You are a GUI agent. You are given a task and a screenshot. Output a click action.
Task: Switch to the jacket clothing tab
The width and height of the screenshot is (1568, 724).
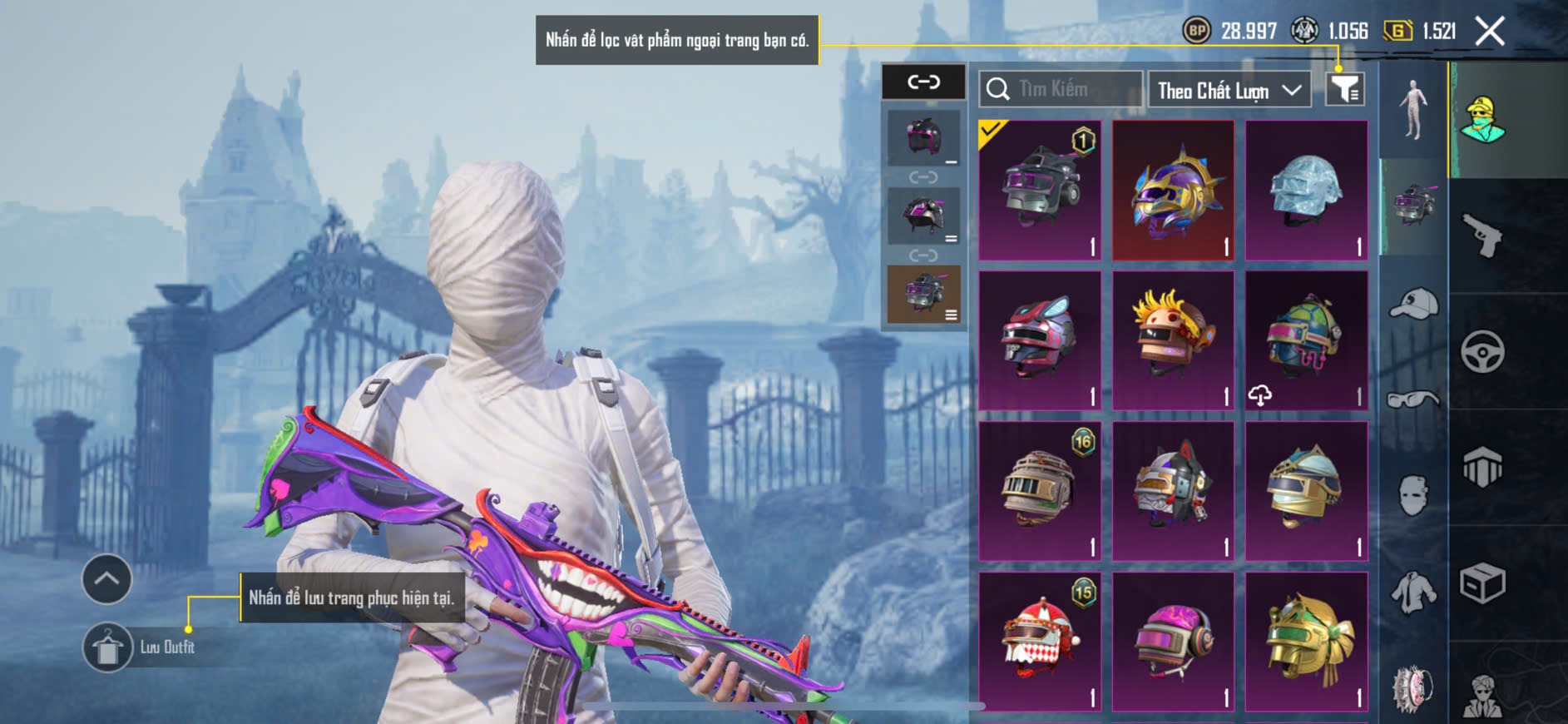(x=1413, y=593)
